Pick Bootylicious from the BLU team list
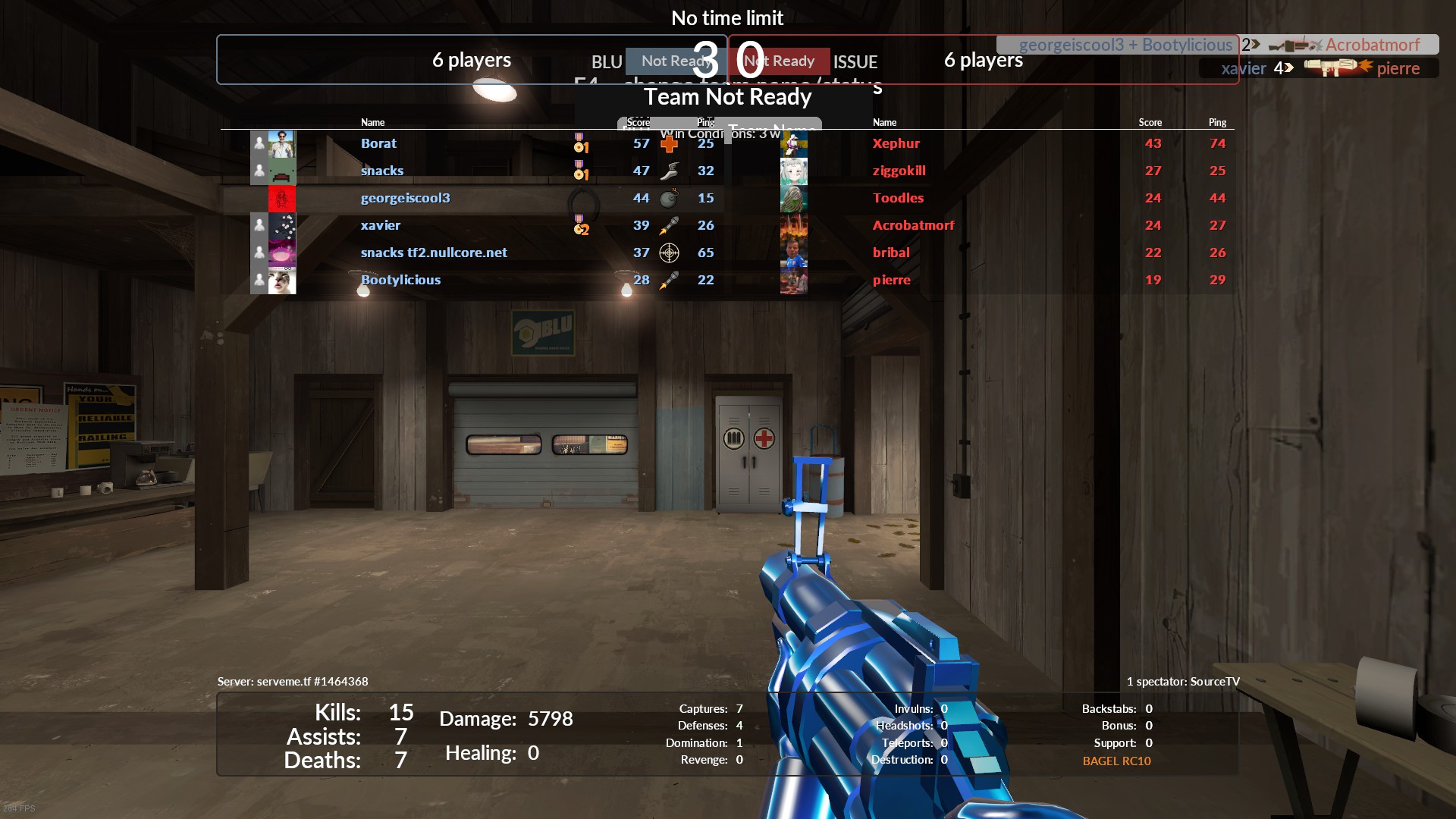Image resolution: width=1456 pixels, height=819 pixels. pos(400,280)
